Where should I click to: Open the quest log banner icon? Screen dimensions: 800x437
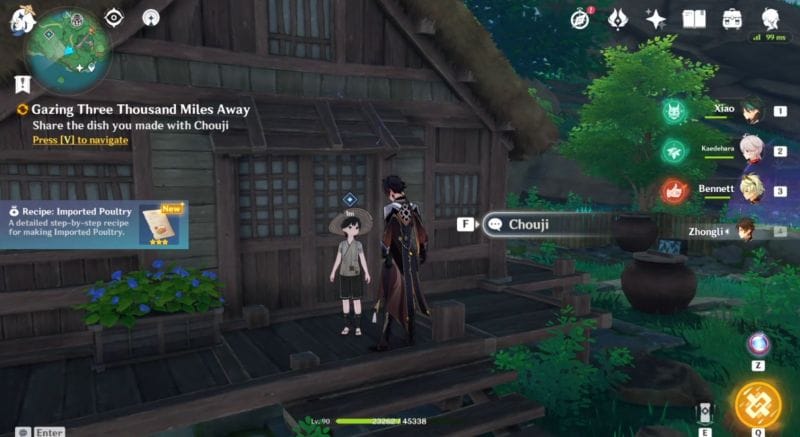[x=22, y=84]
